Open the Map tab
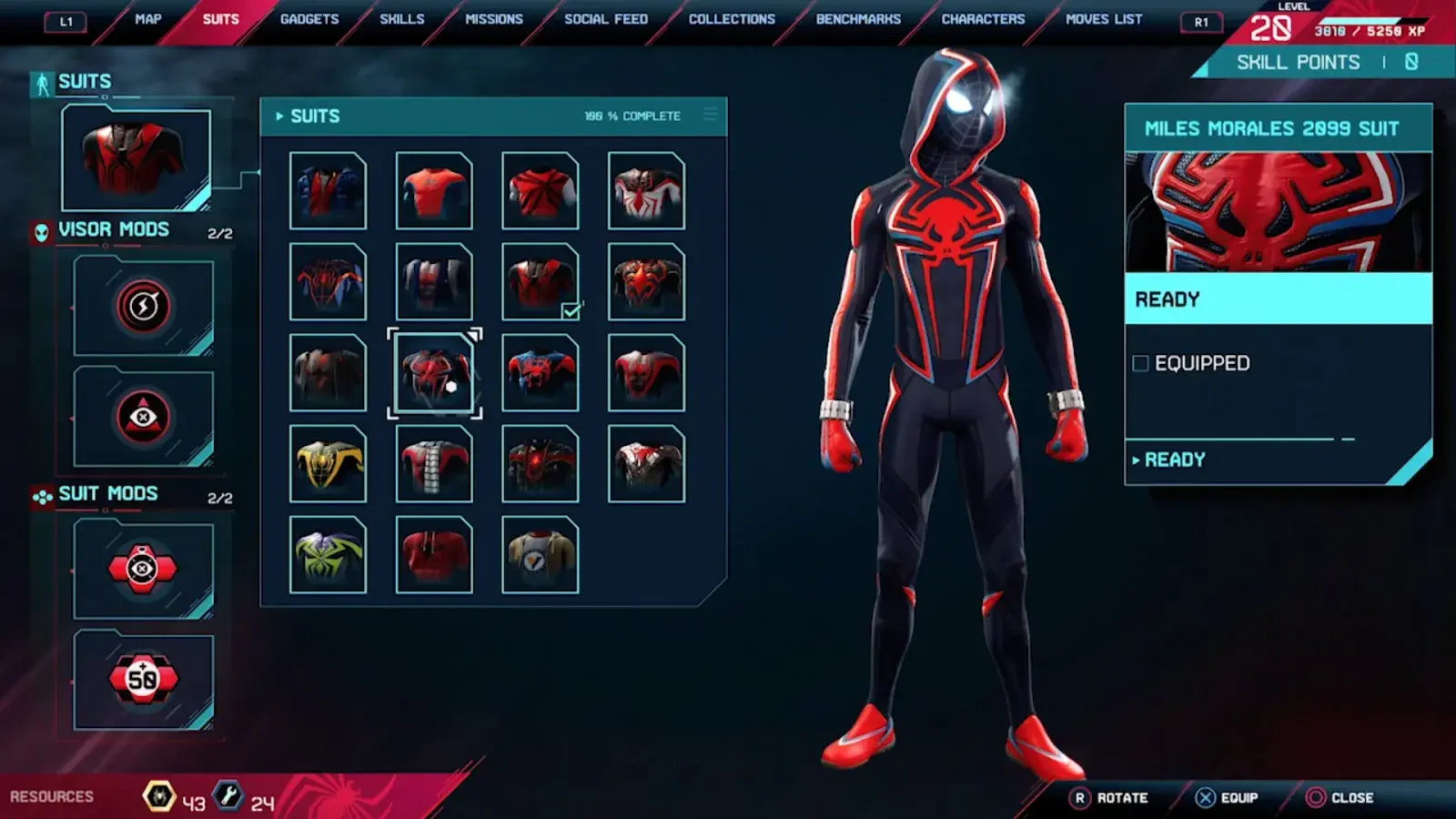1456x819 pixels. coord(147,19)
